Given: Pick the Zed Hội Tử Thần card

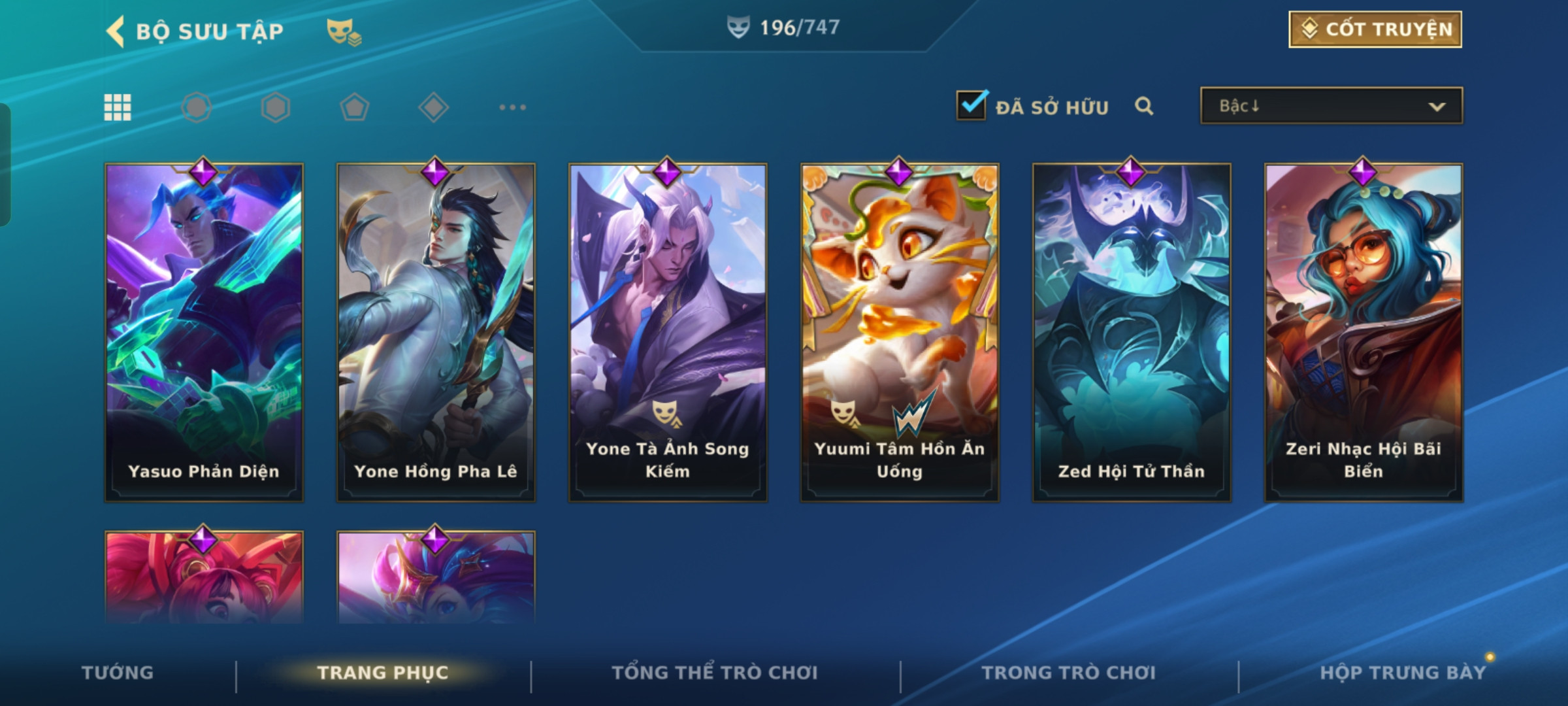Looking at the screenshot, I should coord(1132,332).
